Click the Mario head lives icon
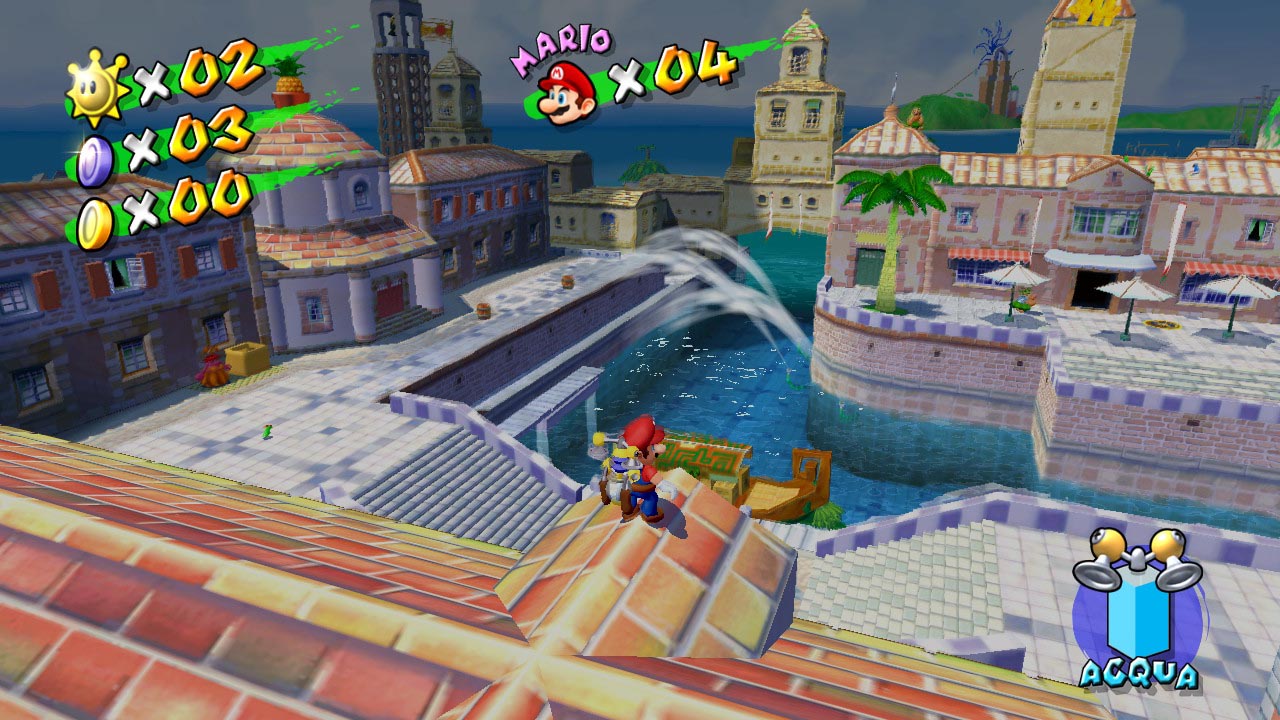Image resolution: width=1280 pixels, height=720 pixels. pos(566,91)
